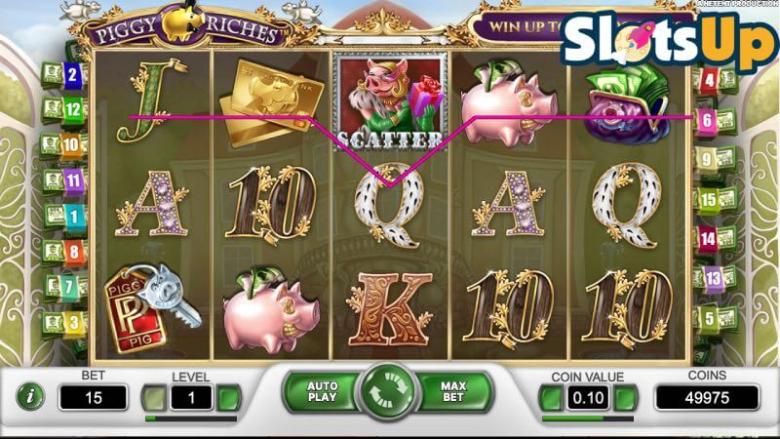This screenshot has width=780, height=439.
Task: Show payline 15 marker
Action: (709, 199)
